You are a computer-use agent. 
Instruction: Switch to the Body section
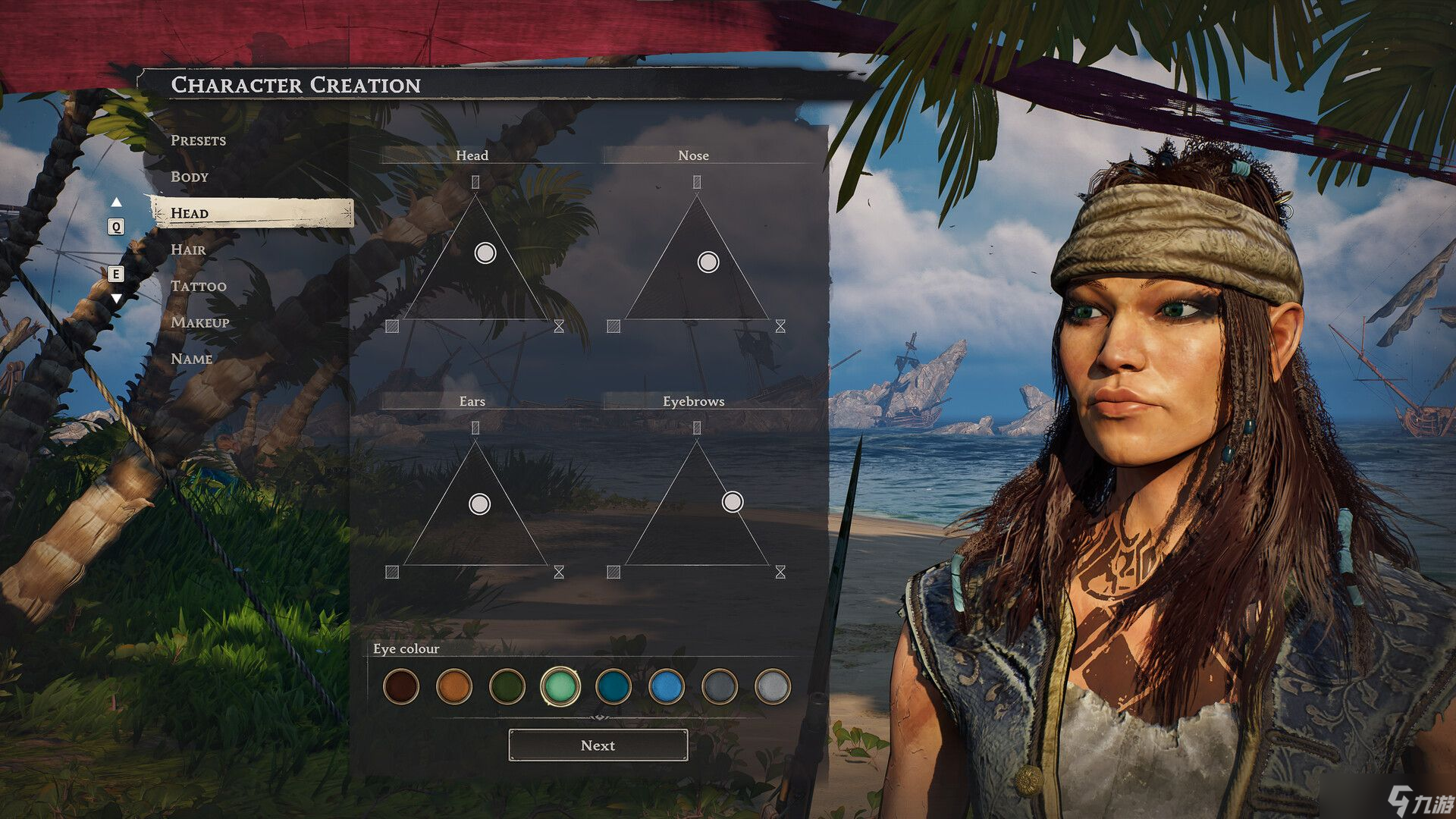189,177
